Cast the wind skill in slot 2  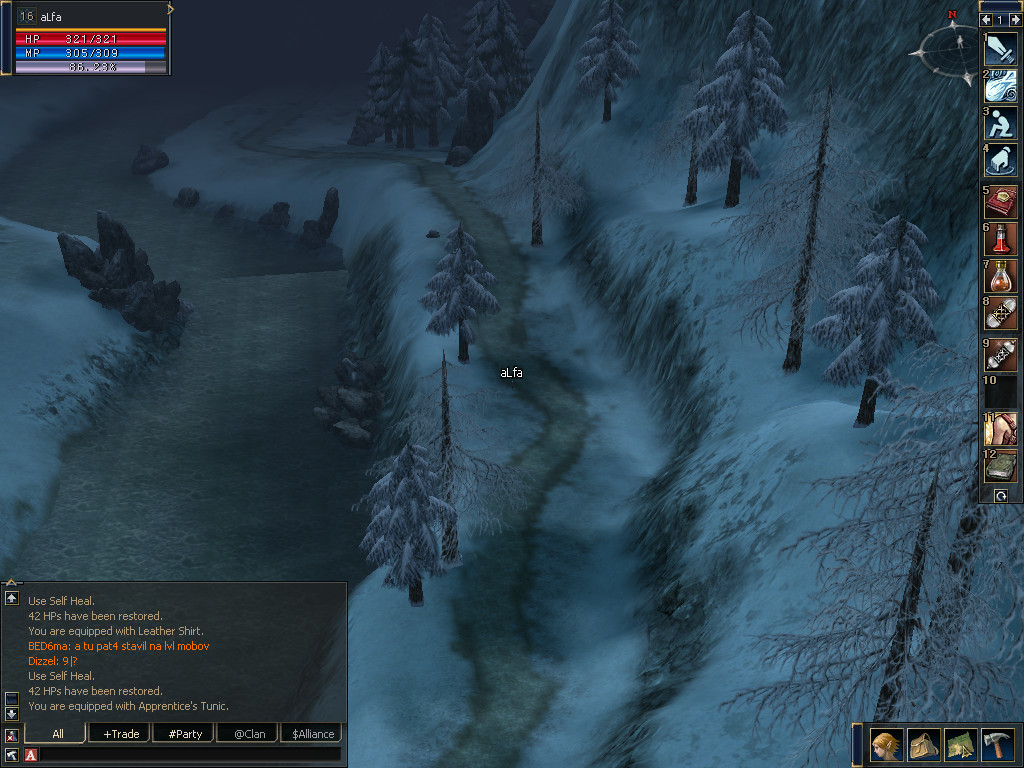(x=1001, y=85)
